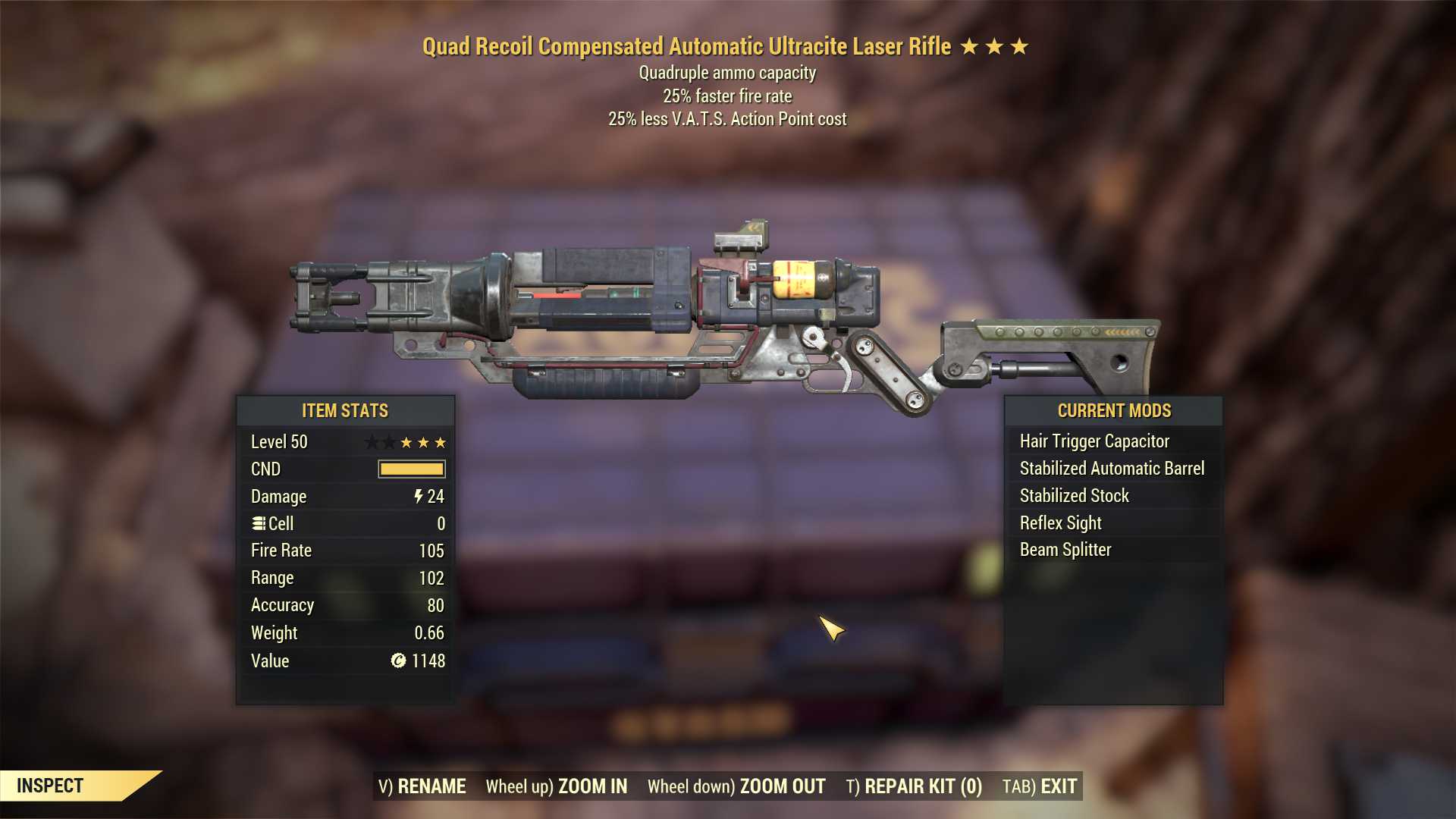Click the ZOOM OUT option

click(x=781, y=786)
